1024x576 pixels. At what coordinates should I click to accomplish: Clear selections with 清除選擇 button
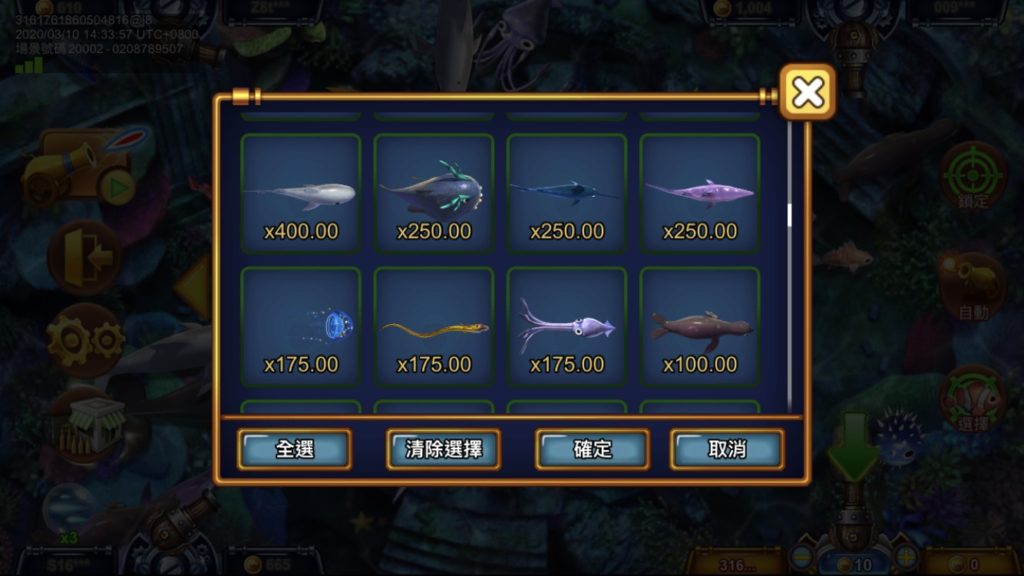pyautogui.click(x=443, y=449)
